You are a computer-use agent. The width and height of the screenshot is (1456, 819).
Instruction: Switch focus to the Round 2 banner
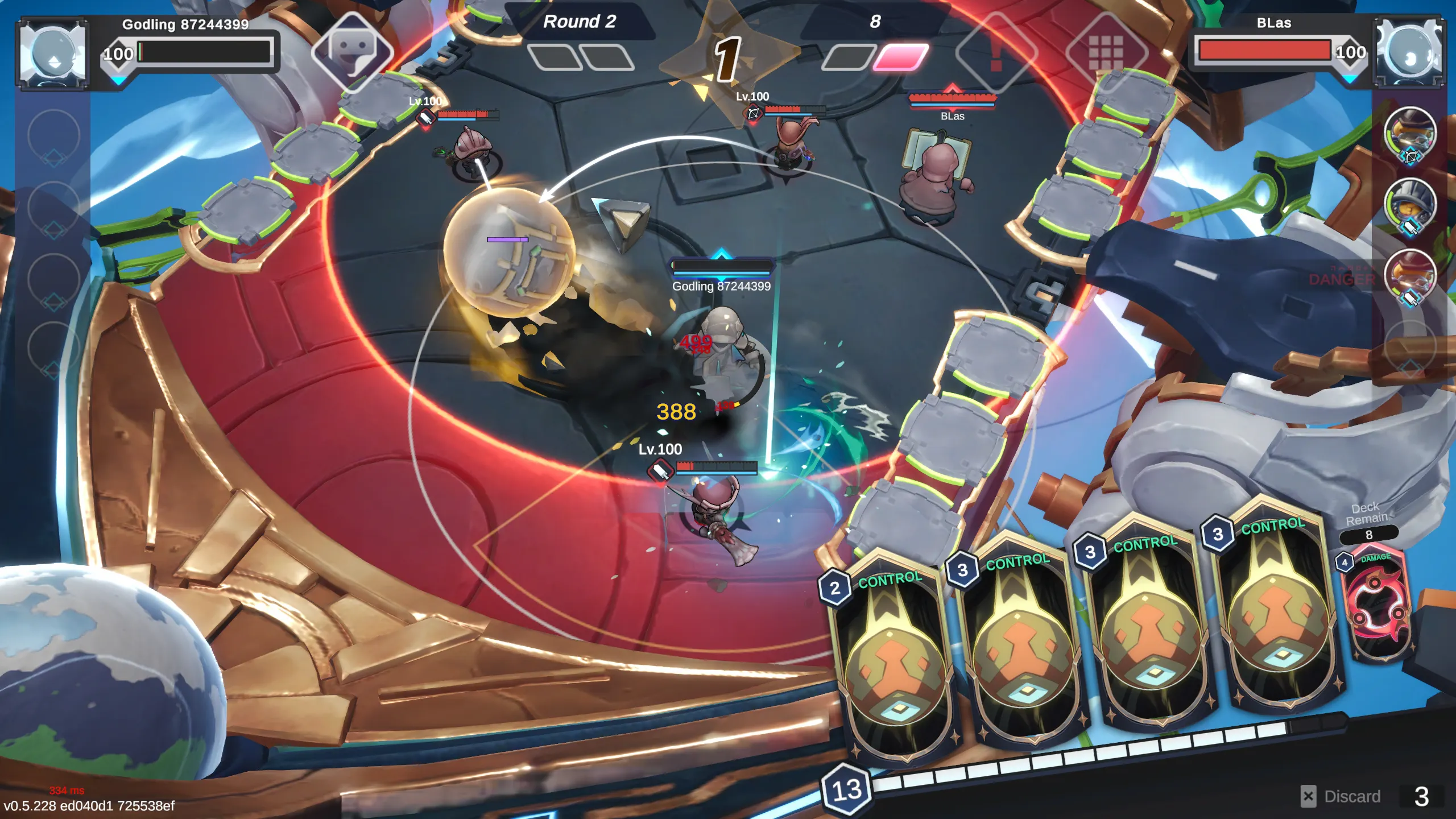580,23
